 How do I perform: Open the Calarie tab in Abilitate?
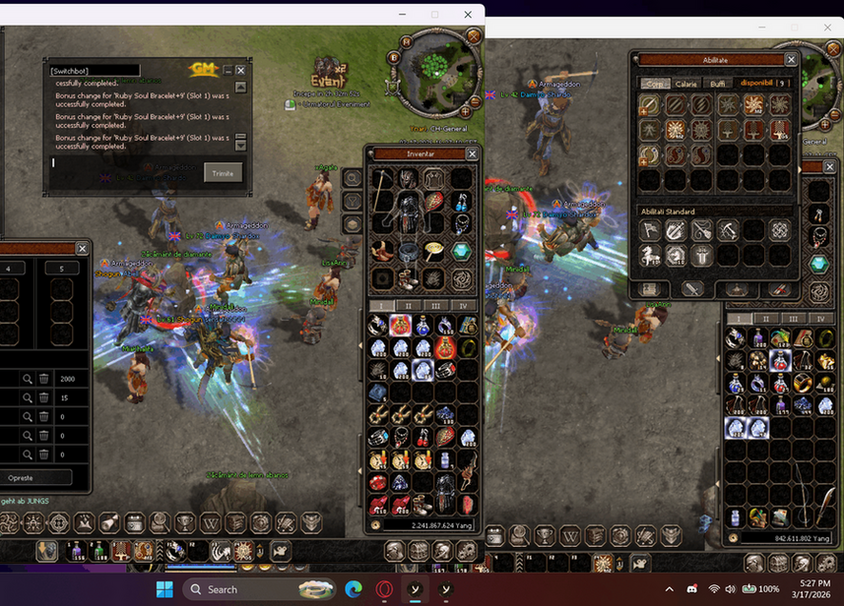(x=686, y=84)
